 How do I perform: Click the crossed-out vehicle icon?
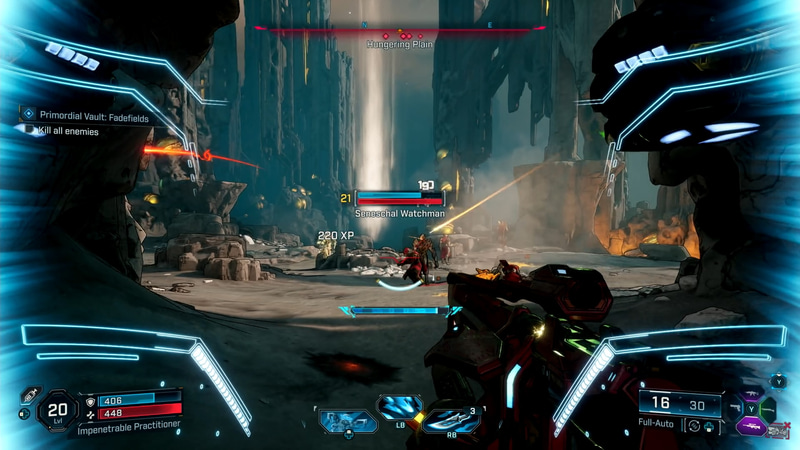[778, 430]
